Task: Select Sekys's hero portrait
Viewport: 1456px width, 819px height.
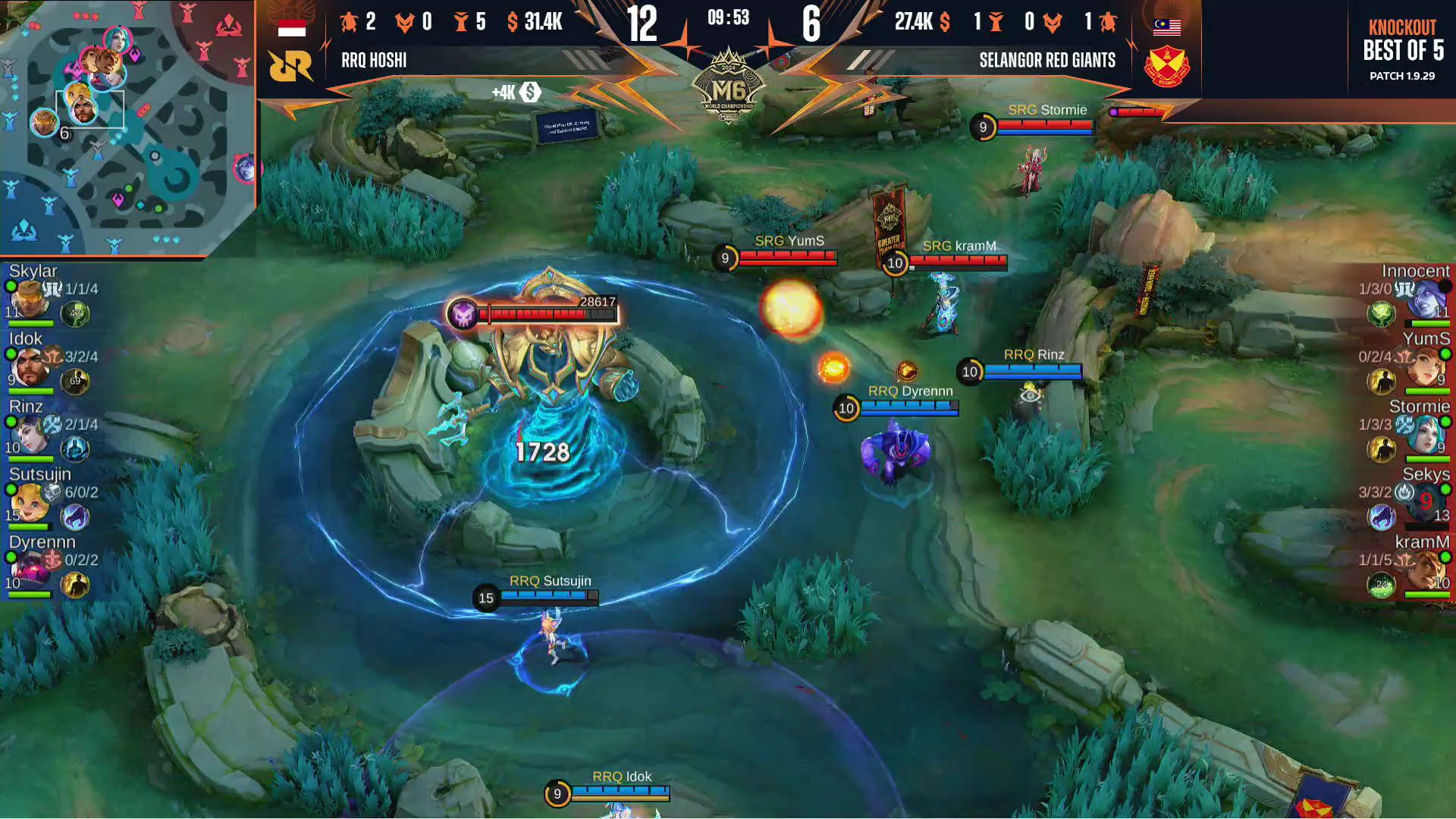Action: click(1426, 502)
